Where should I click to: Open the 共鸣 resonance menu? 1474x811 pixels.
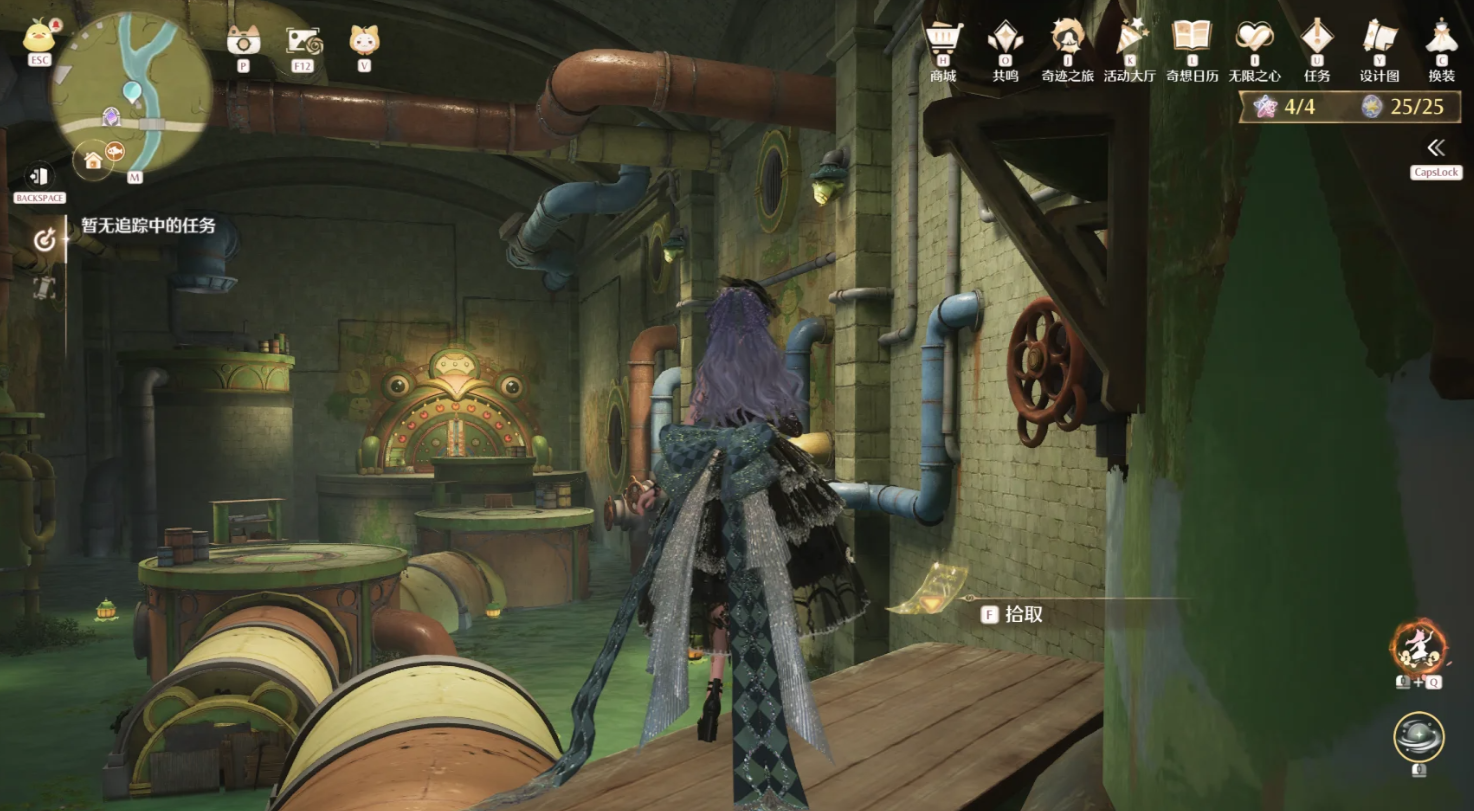[1005, 40]
